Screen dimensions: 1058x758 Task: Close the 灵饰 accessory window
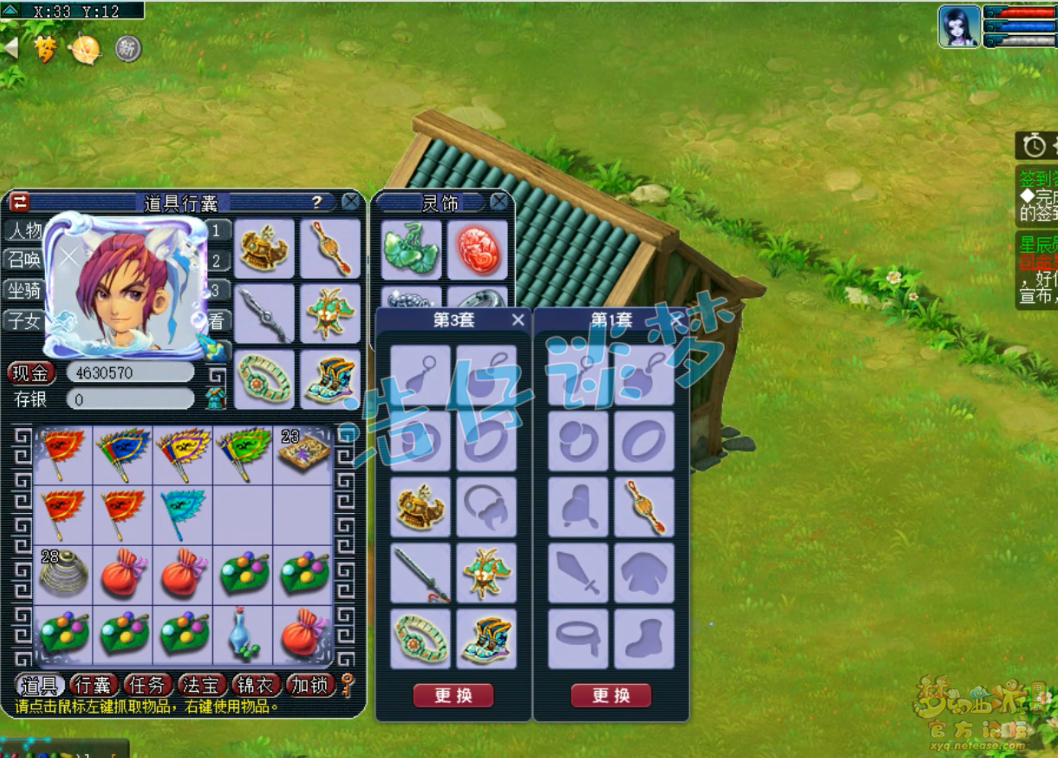[x=499, y=203]
